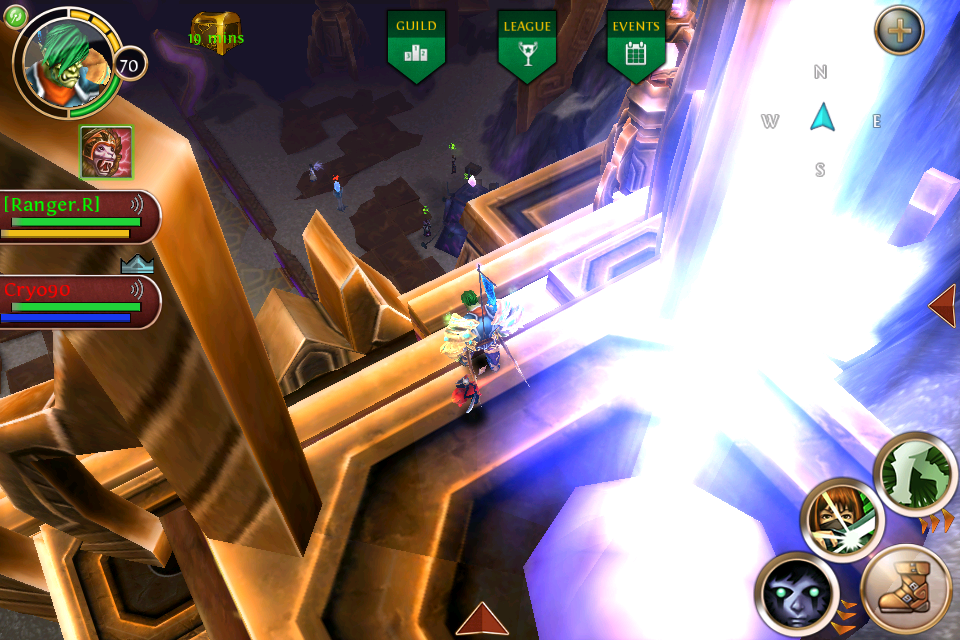Click the crown icon below Ranger.R
Image resolution: width=960 pixels, height=640 pixels.
click(137, 264)
